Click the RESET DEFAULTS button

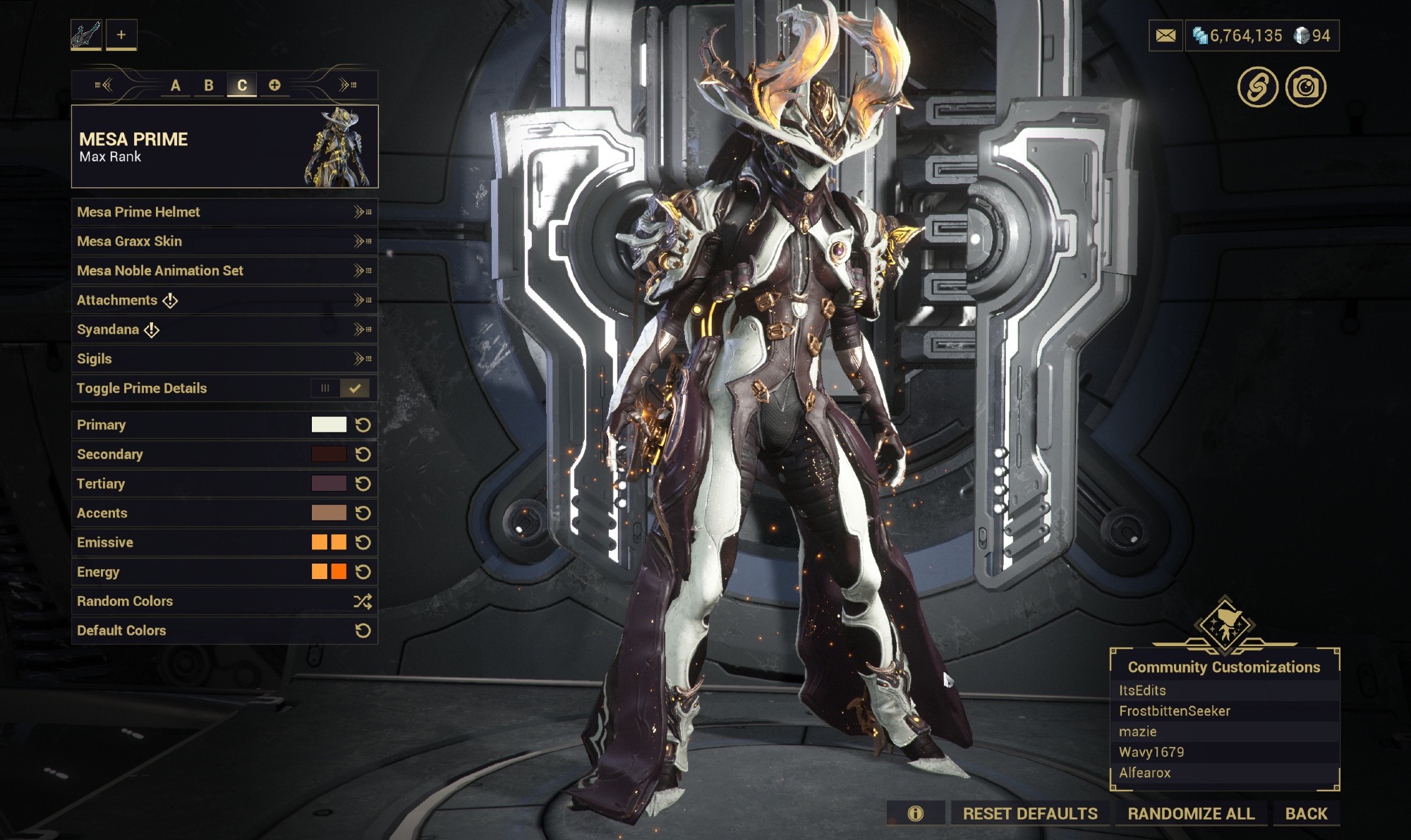[x=1029, y=814]
